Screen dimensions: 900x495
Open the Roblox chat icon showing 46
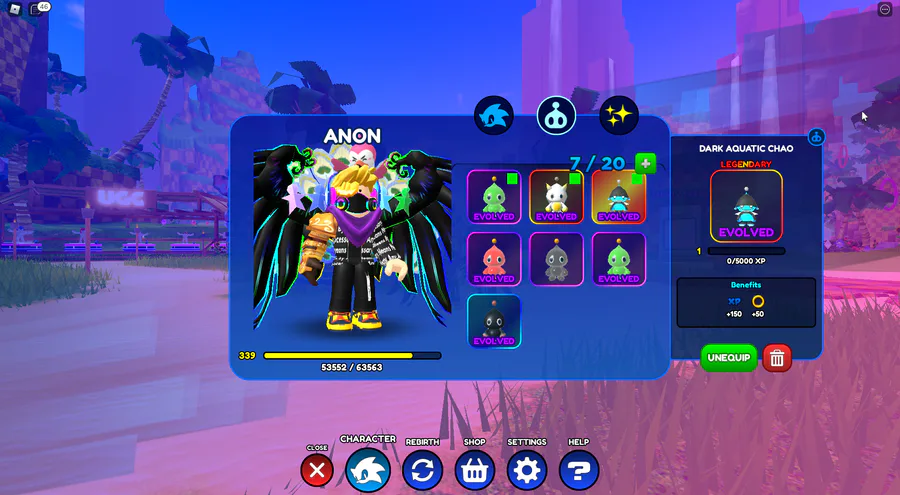click(38, 9)
